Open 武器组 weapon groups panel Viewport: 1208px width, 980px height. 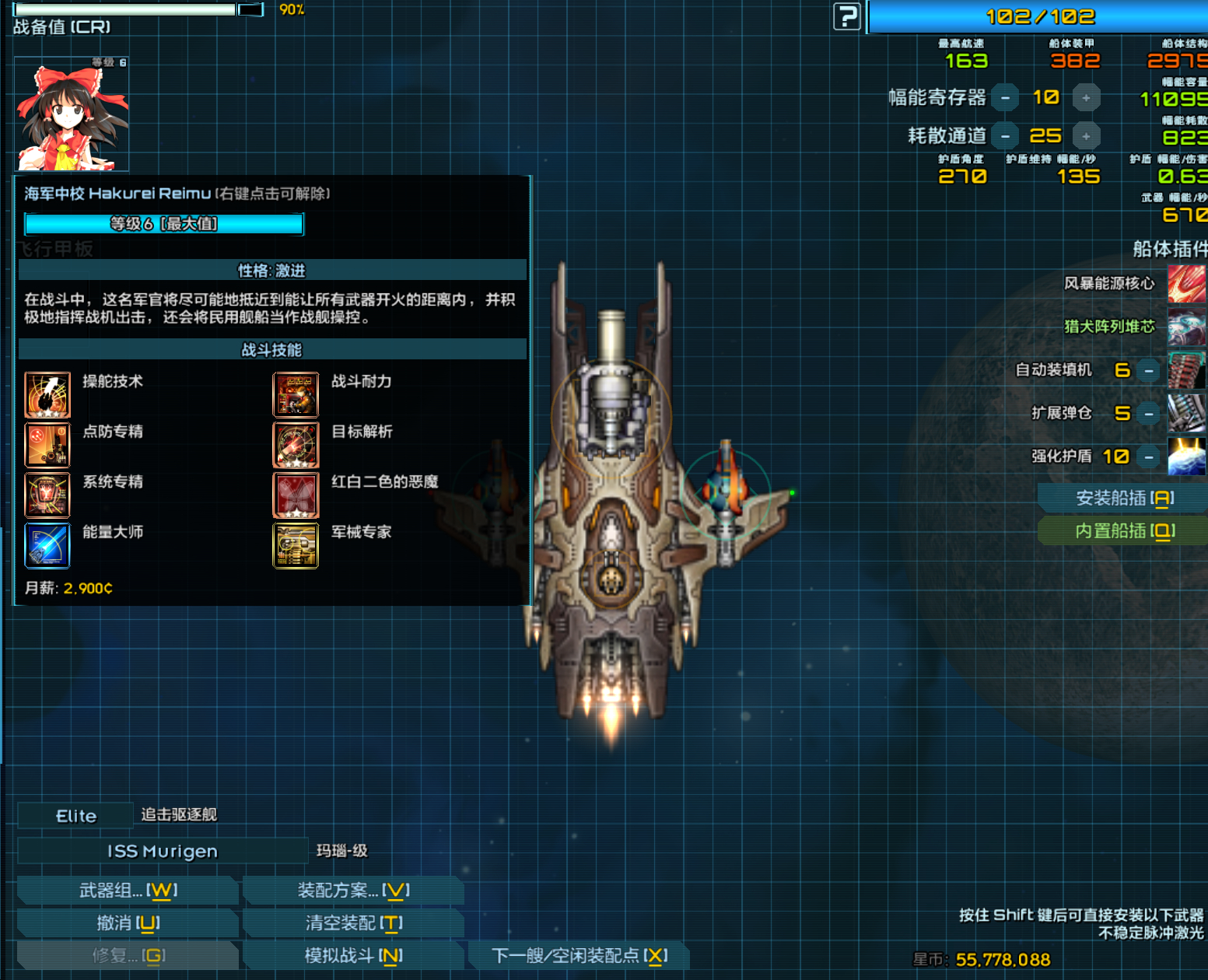pyautogui.click(x=126, y=890)
